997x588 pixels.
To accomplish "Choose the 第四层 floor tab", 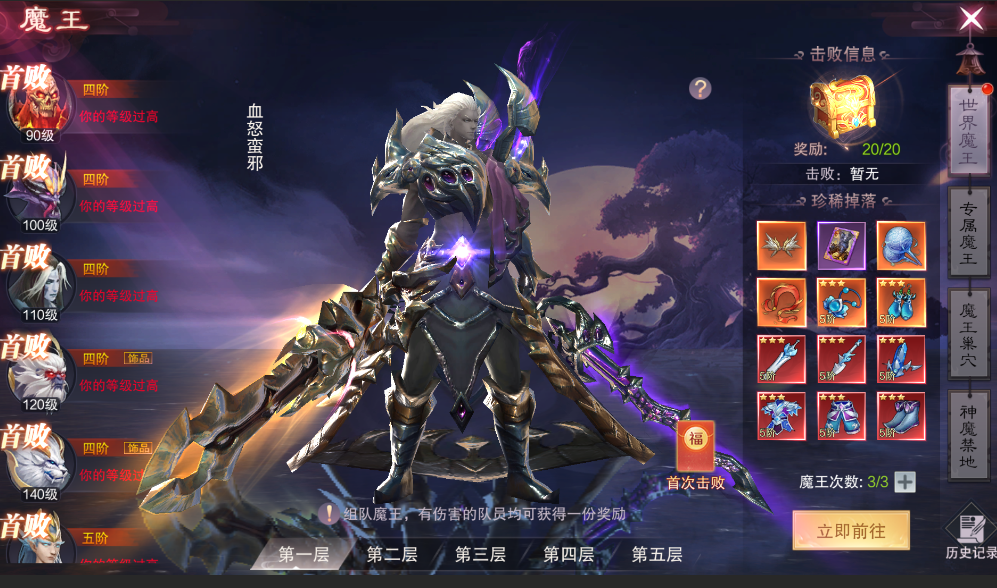I will pyautogui.click(x=568, y=554).
